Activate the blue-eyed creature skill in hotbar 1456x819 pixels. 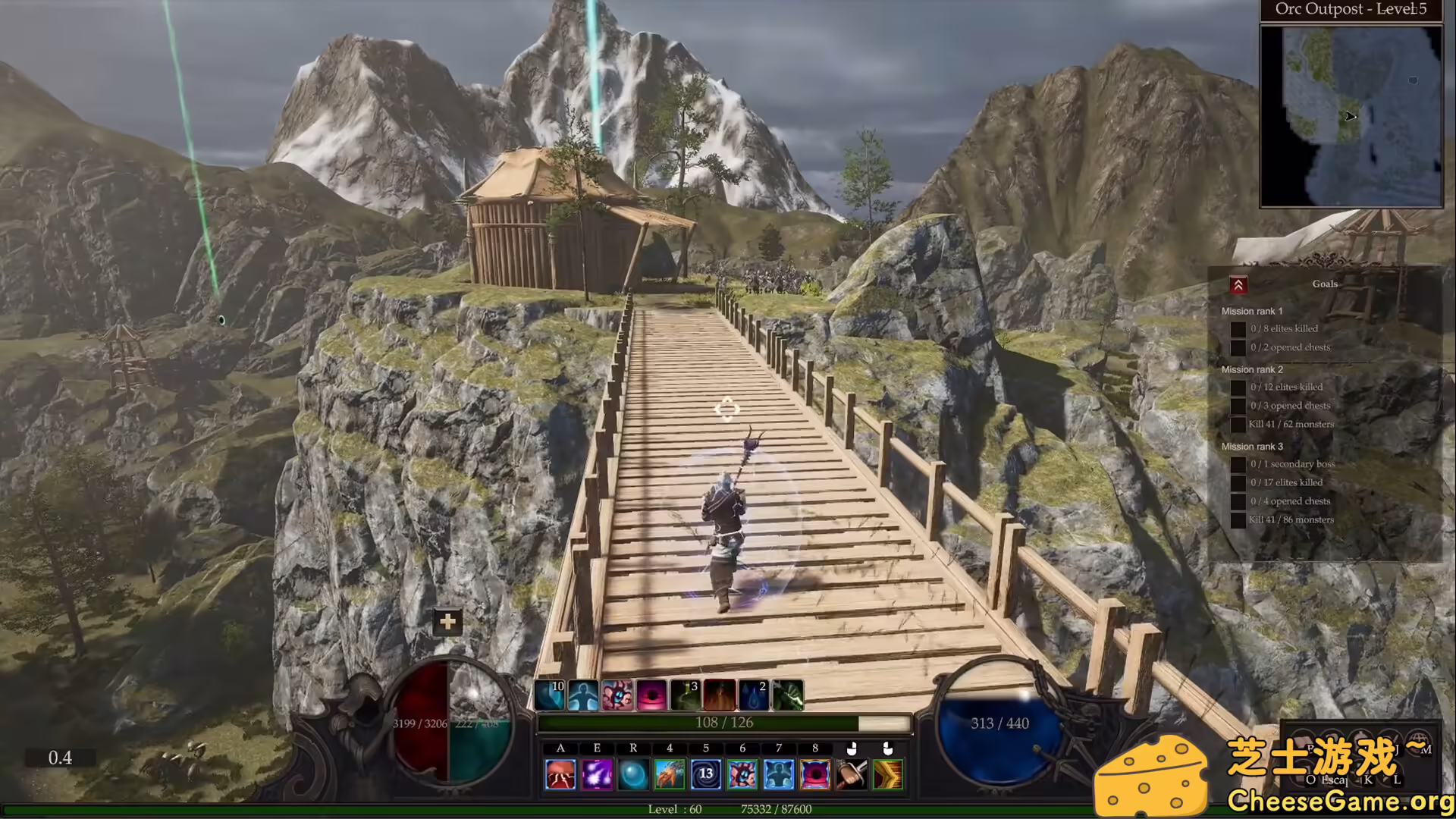click(x=742, y=775)
